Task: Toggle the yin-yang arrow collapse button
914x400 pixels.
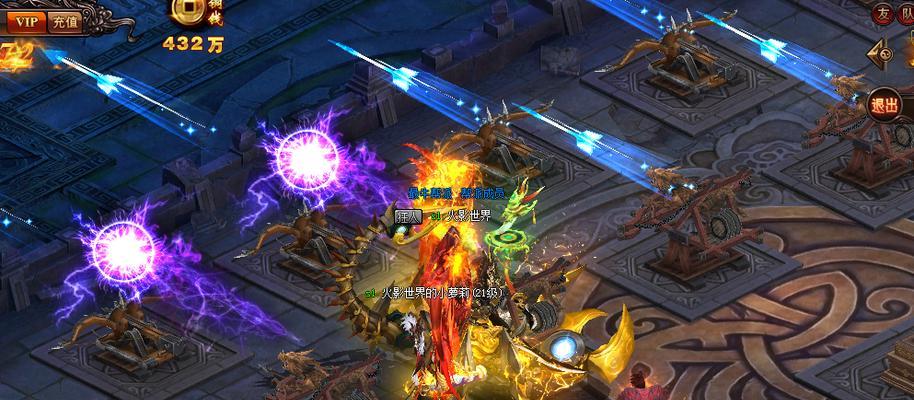Action: (887, 55)
